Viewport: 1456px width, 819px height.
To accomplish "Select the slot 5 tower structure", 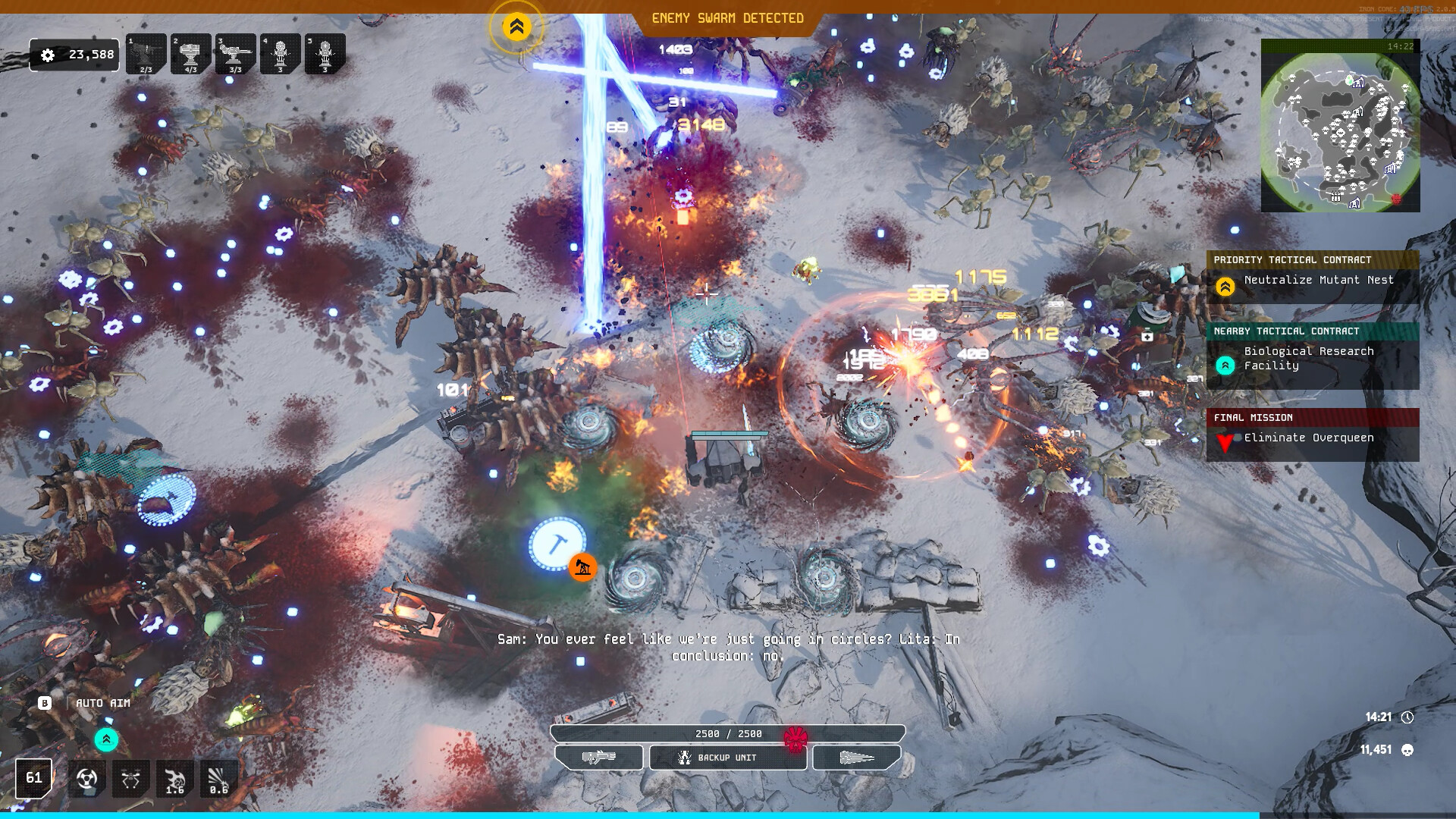I will pyautogui.click(x=325, y=54).
